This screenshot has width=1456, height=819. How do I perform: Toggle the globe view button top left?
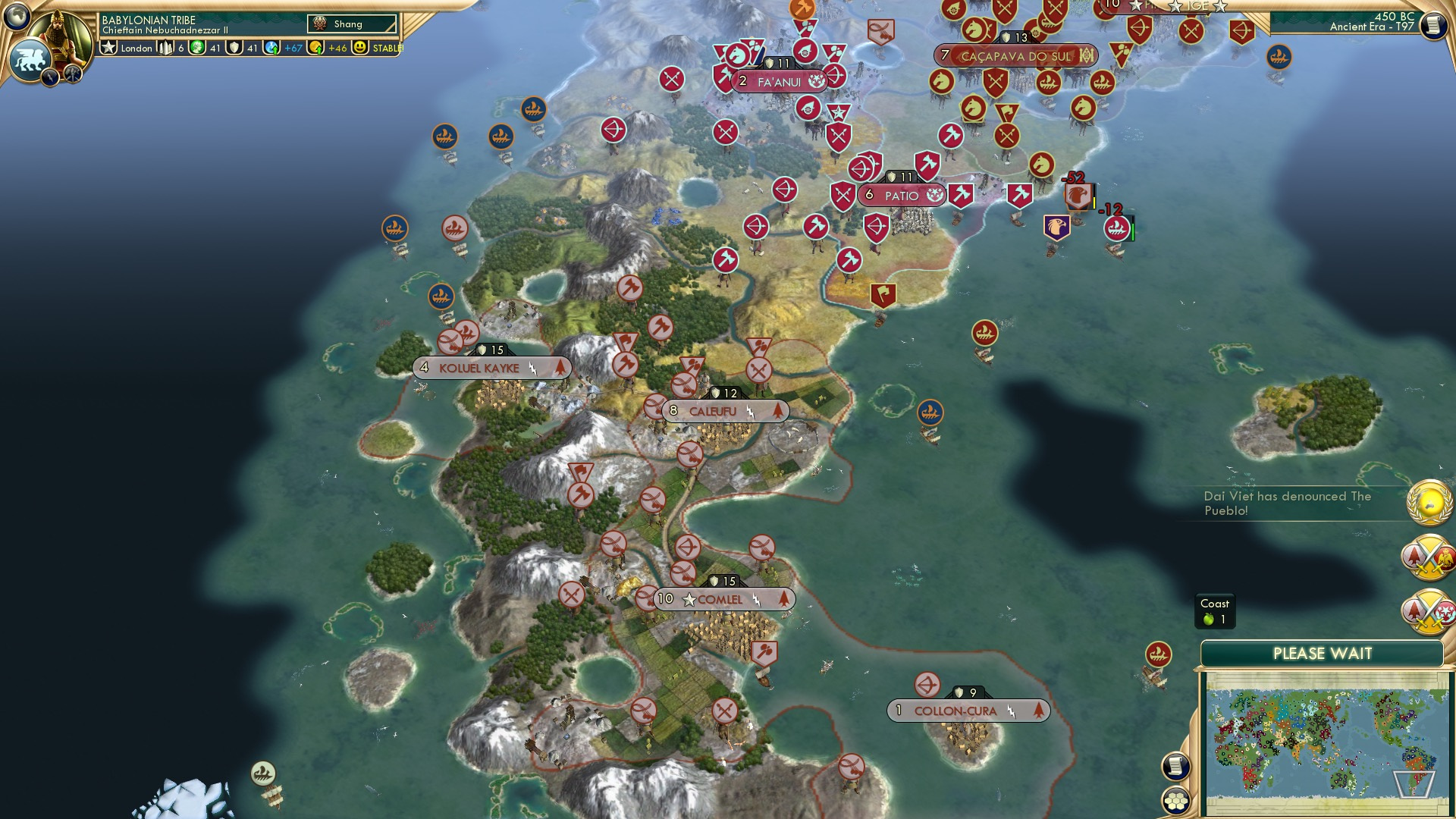tap(17, 17)
